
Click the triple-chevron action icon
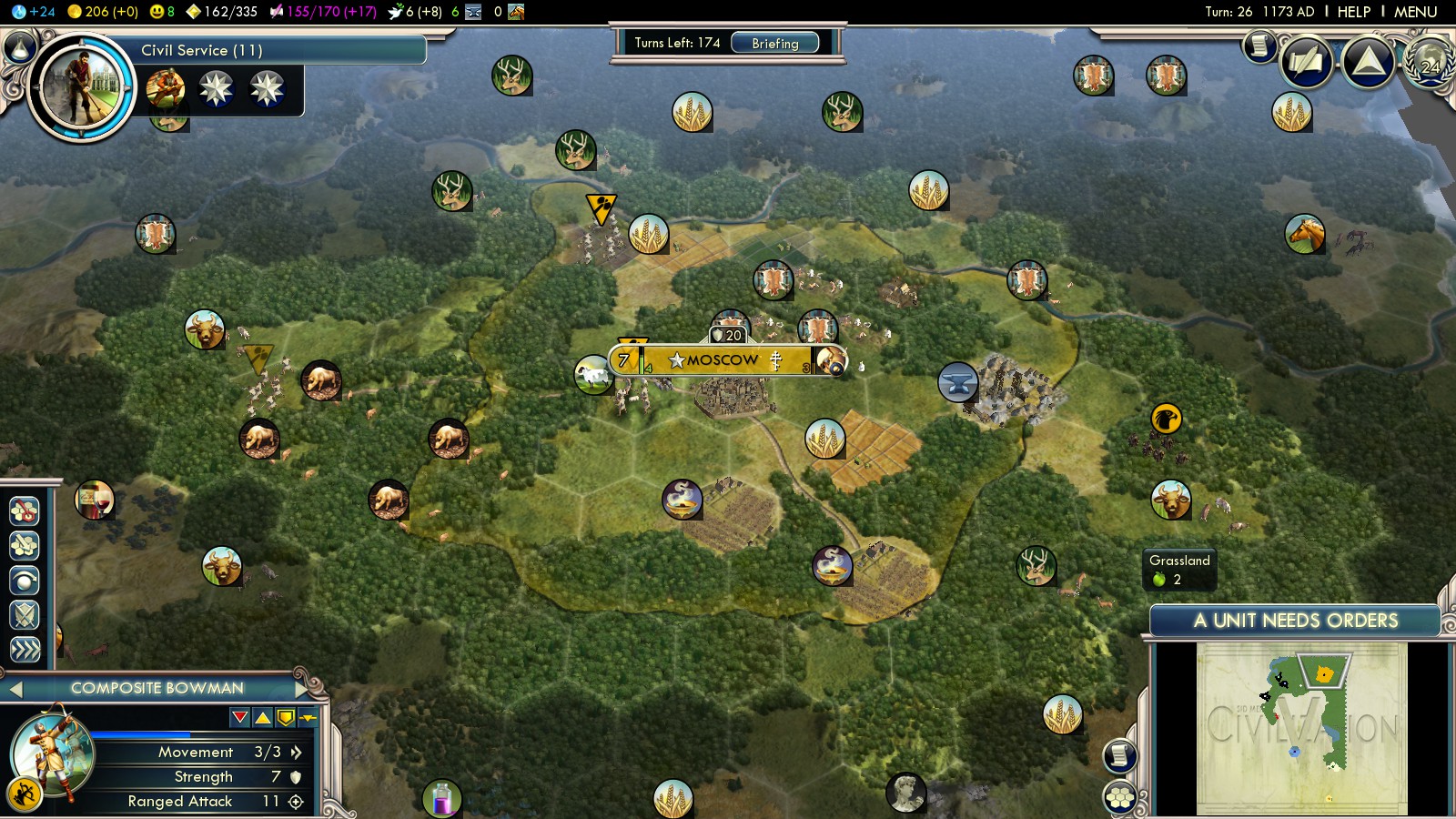(x=25, y=650)
